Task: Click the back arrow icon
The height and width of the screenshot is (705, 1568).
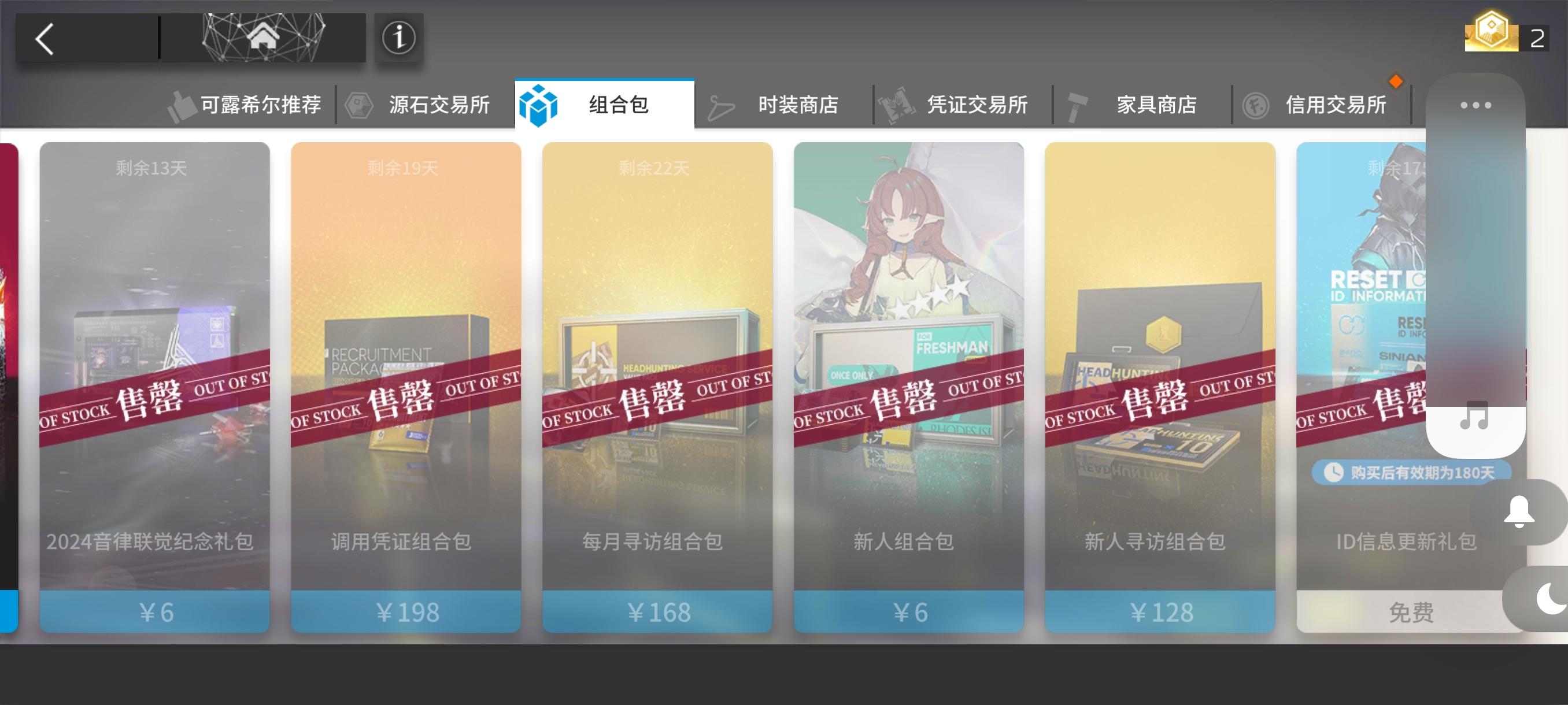Action: click(46, 38)
